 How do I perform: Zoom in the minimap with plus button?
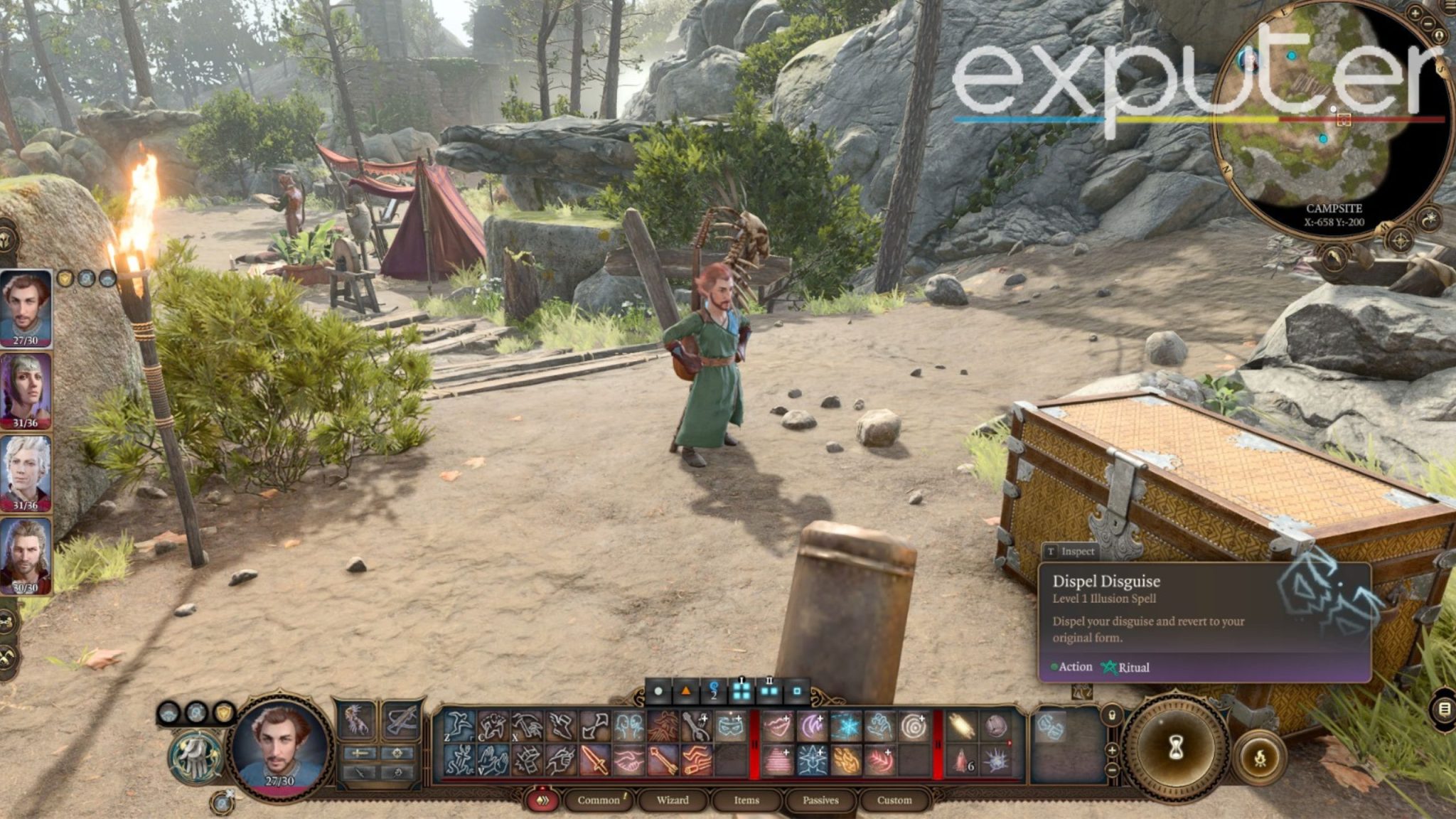click(x=1415, y=13)
